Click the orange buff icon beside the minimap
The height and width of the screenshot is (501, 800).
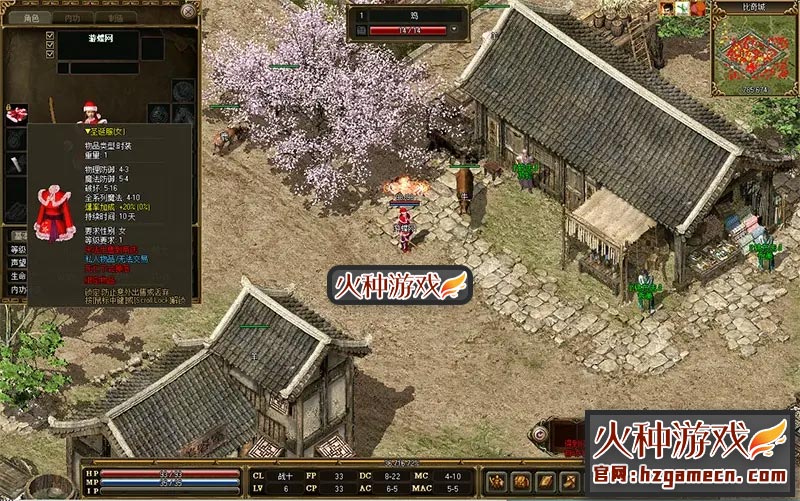697,8
